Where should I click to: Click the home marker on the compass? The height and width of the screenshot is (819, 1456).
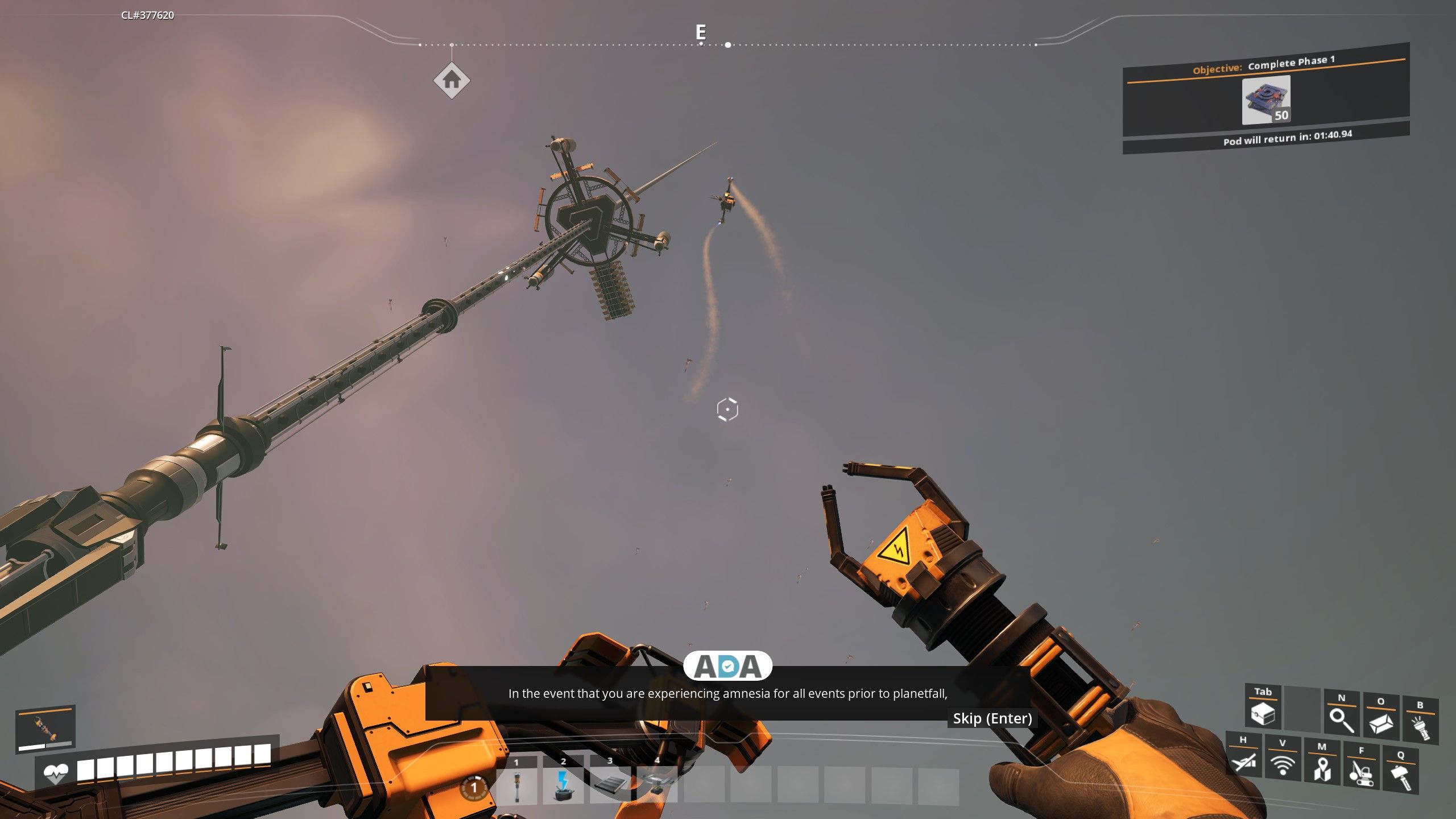point(452,81)
